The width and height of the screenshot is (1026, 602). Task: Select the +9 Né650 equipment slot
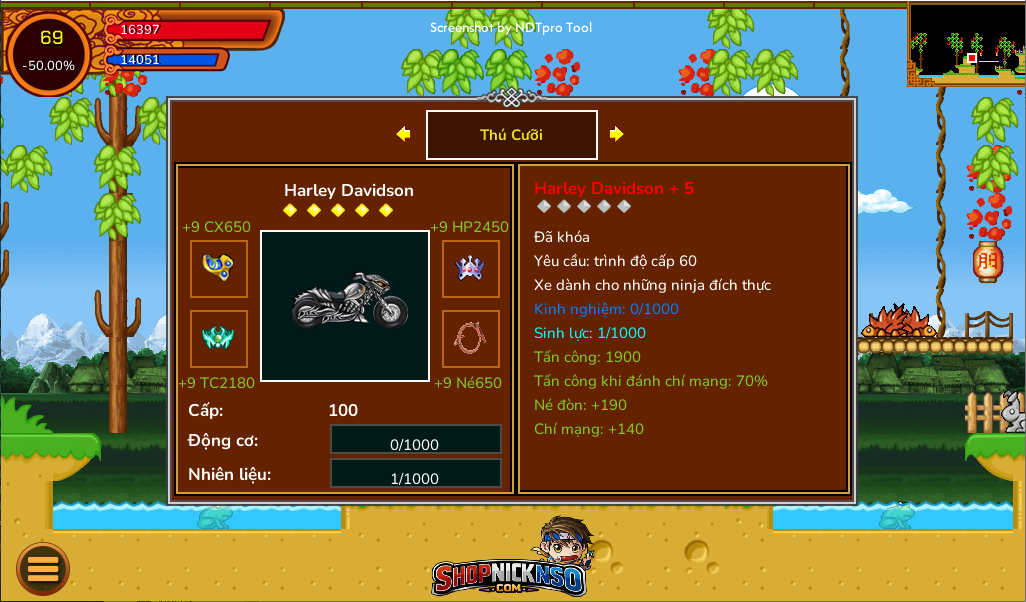coord(471,339)
